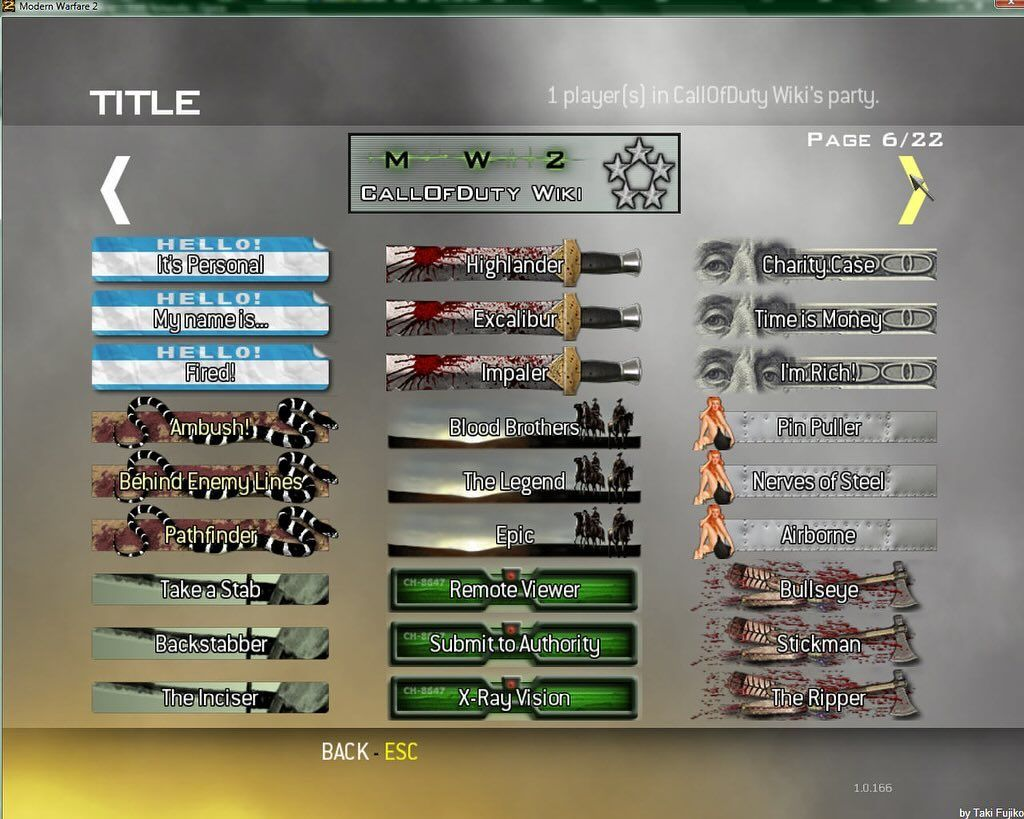Pick The Legend title
1024x819 pixels.
pos(514,481)
